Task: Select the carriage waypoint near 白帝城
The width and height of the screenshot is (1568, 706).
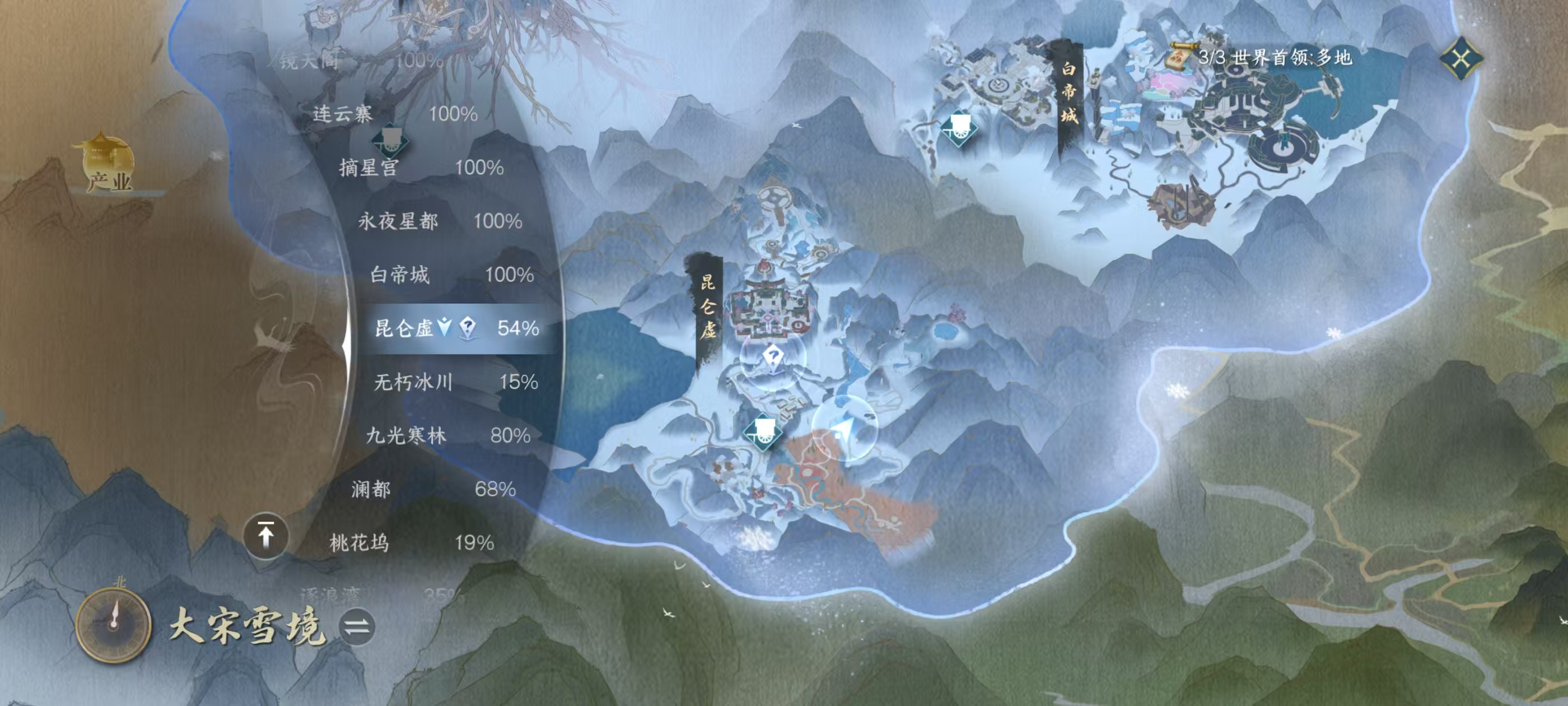Action: [x=959, y=128]
